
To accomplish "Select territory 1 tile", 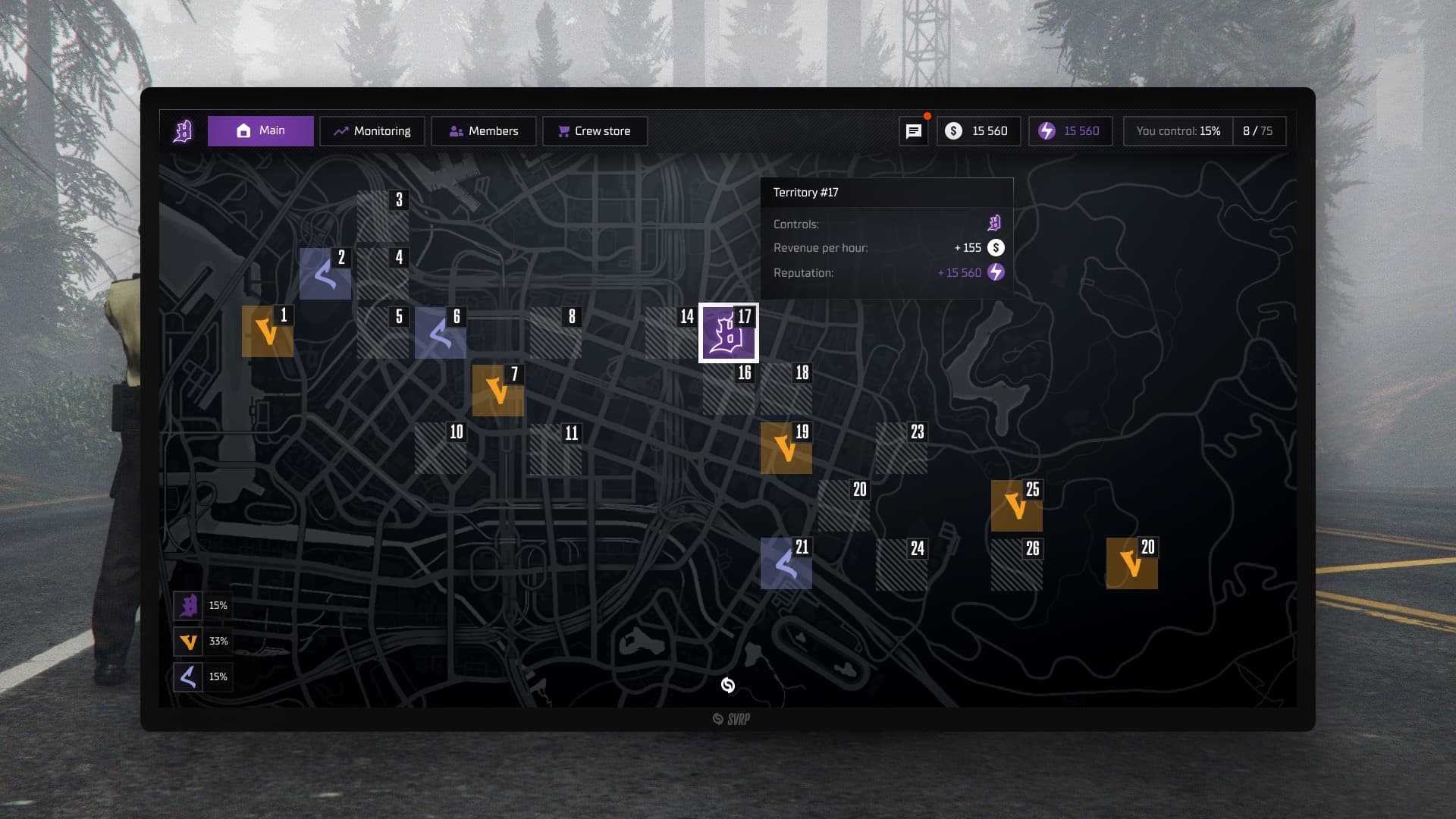I will 267,331.
